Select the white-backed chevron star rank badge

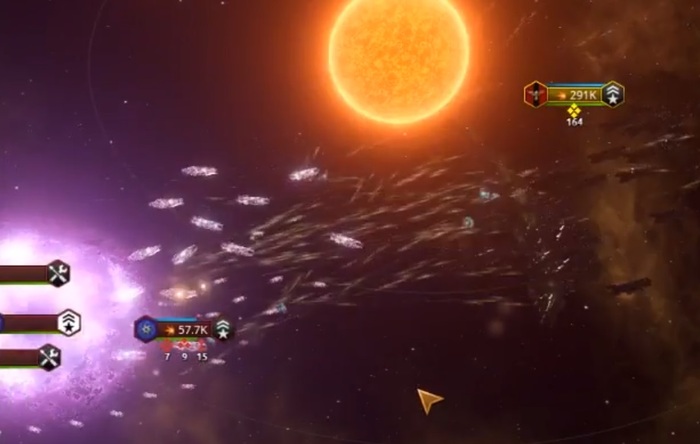(x=68, y=322)
